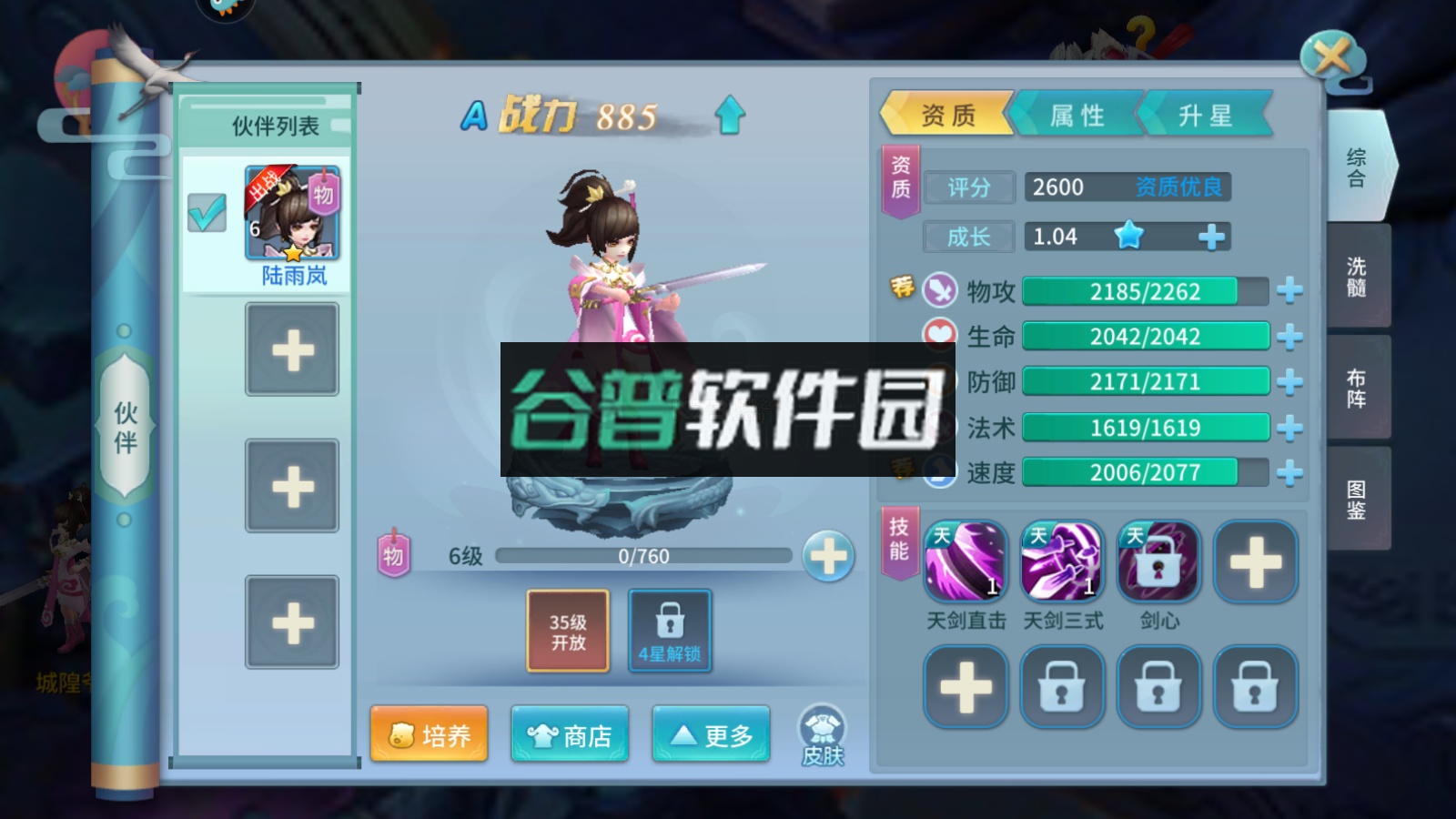Image resolution: width=1456 pixels, height=819 pixels.
Task: Switch to the 属性 tab
Action: click(1078, 115)
